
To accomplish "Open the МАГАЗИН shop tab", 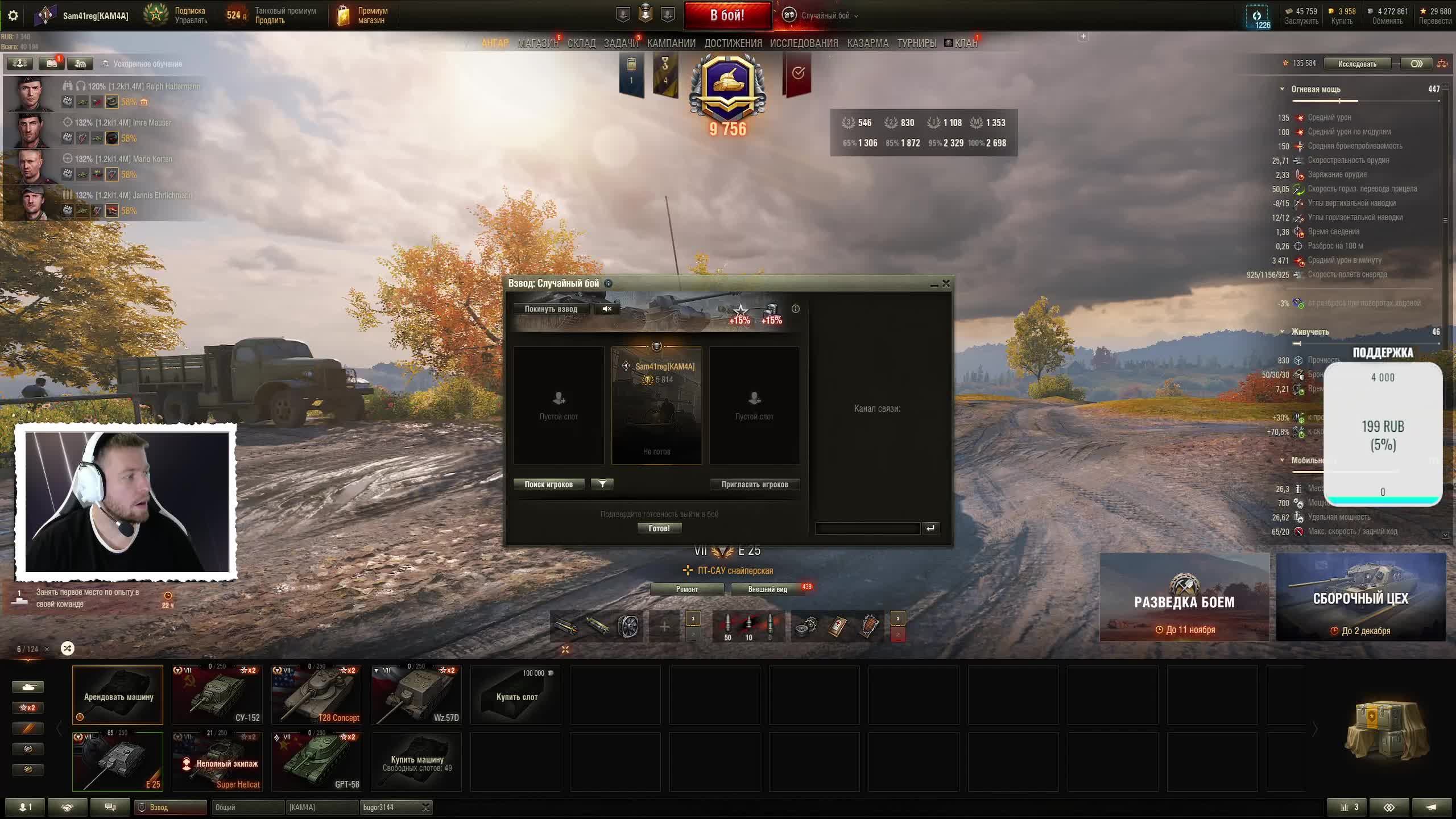I will pyautogui.click(x=537, y=43).
